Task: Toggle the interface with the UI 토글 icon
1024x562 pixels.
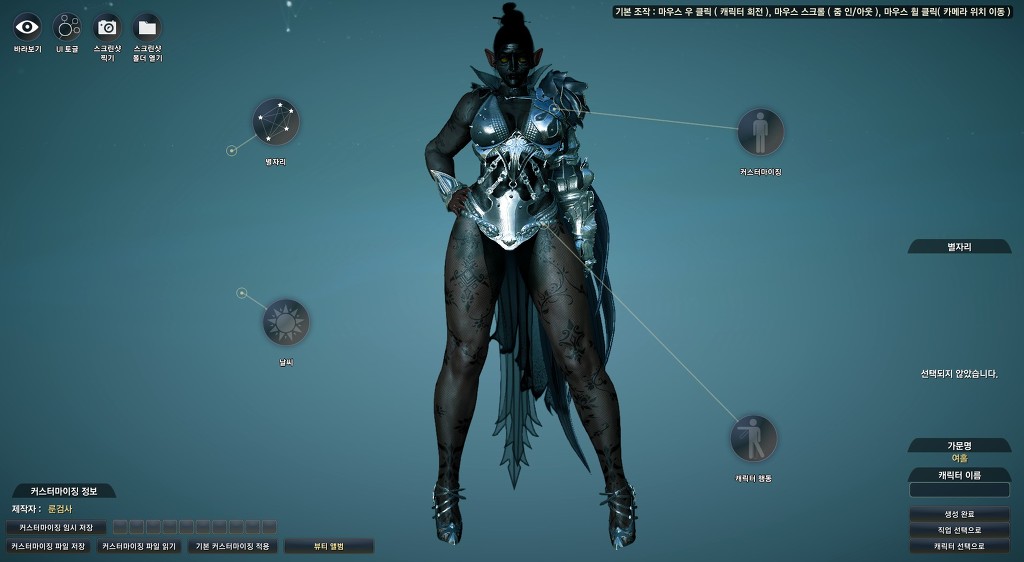Action: (x=67, y=27)
